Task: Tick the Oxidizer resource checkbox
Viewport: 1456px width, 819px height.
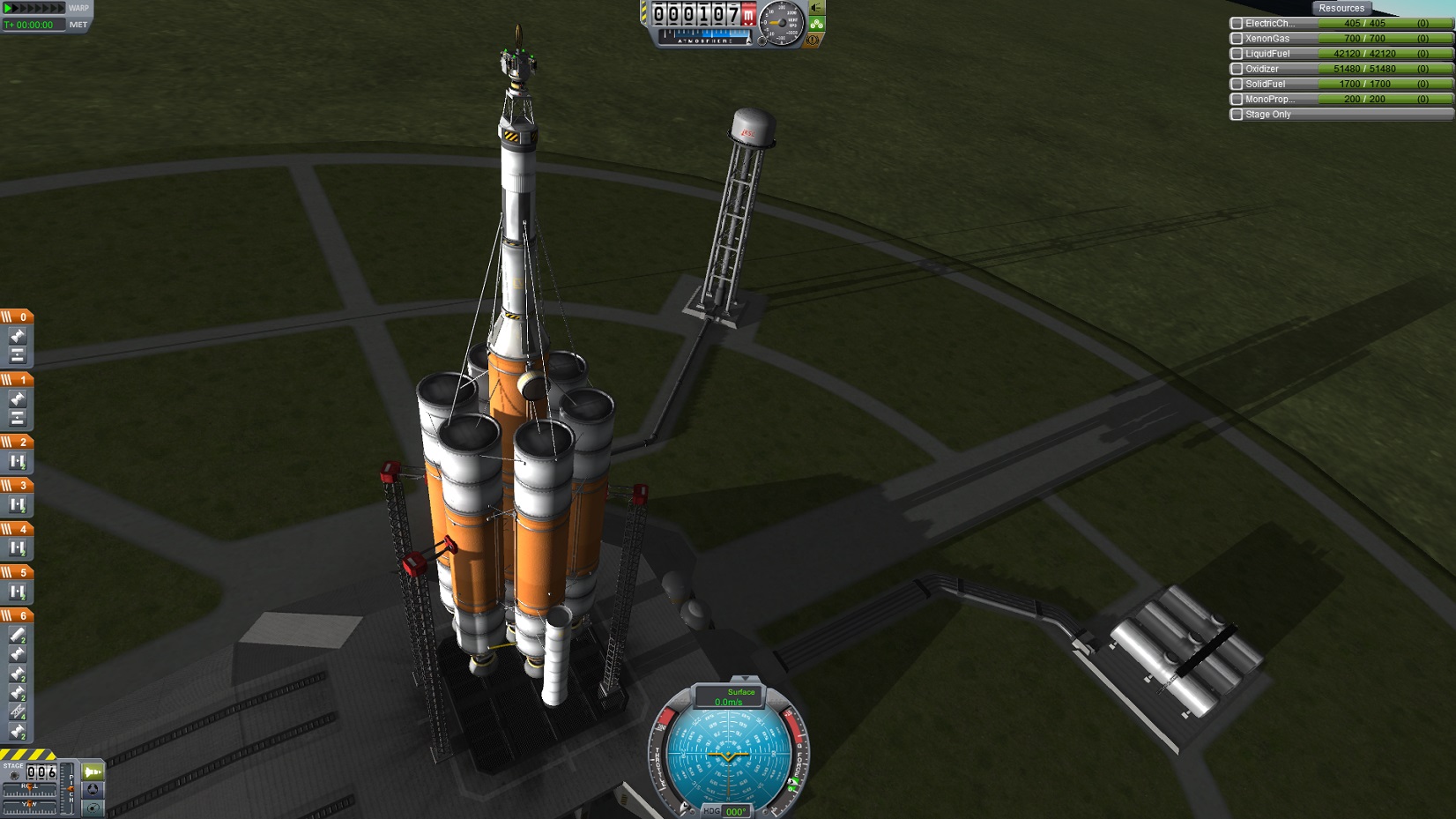Action: pyautogui.click(x=1237, y=69)
